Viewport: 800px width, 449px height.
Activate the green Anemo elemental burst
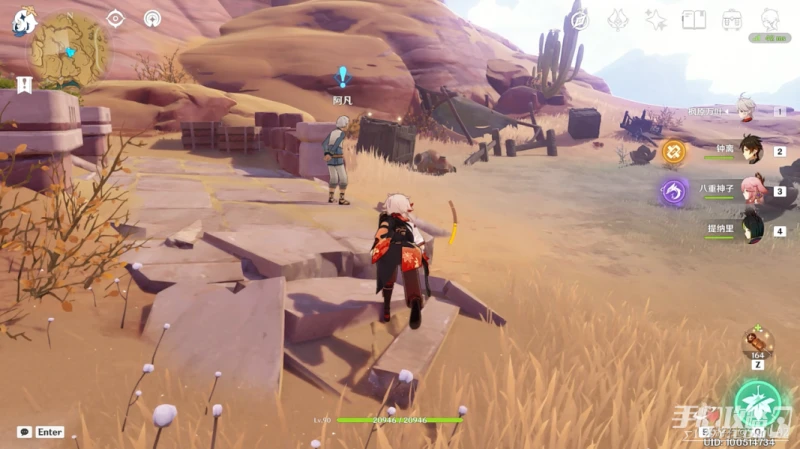[757, 405]
